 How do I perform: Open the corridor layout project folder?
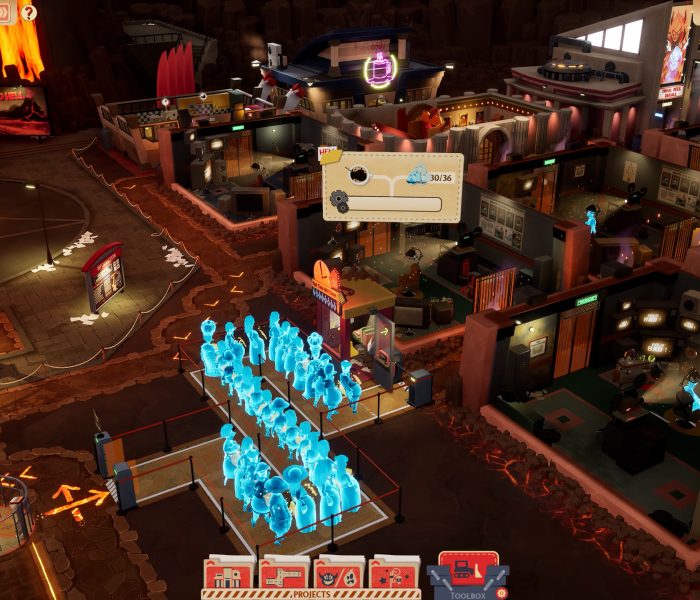click(x=284, y=575)
